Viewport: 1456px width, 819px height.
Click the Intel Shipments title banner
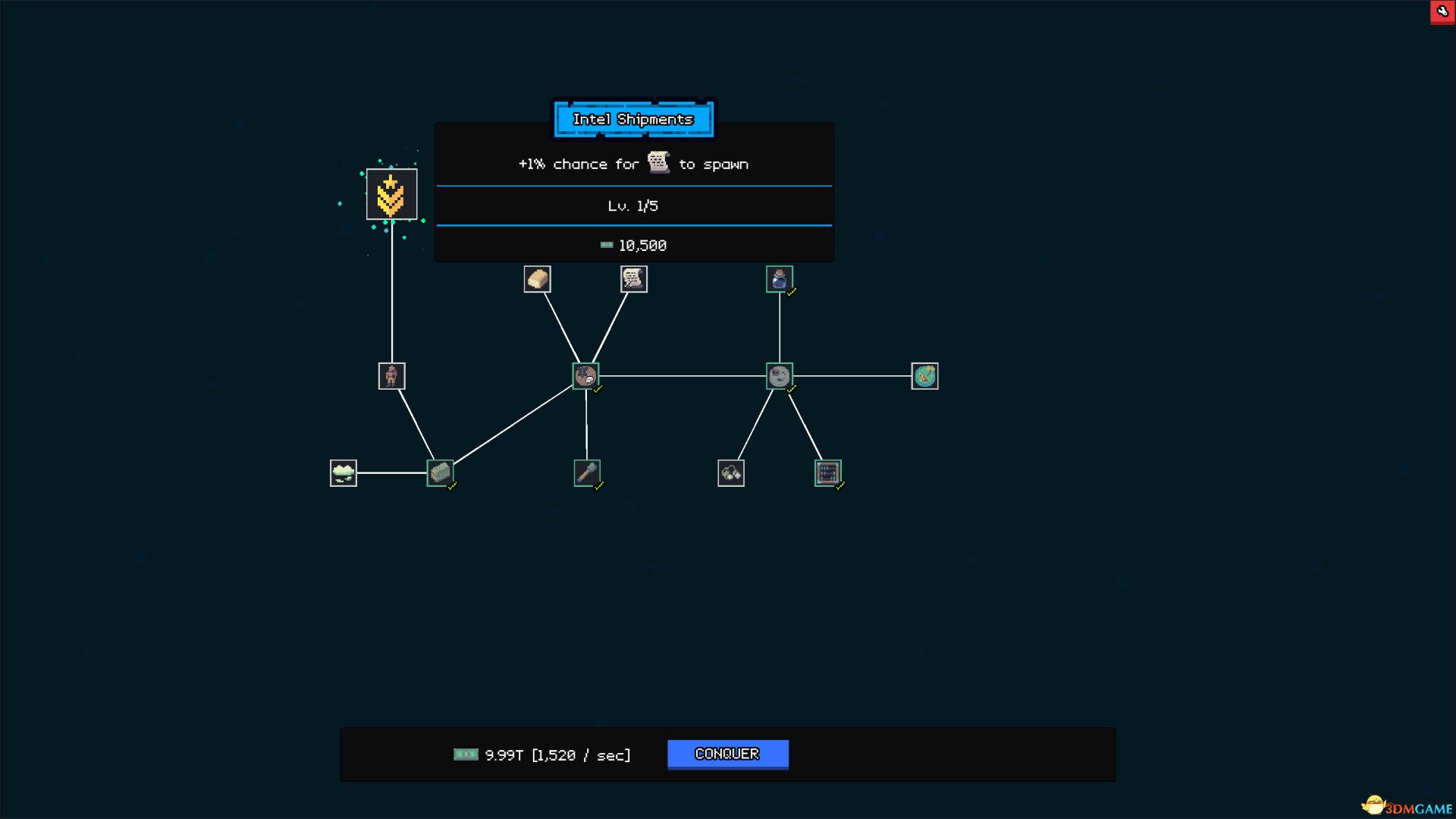point(633,119)
